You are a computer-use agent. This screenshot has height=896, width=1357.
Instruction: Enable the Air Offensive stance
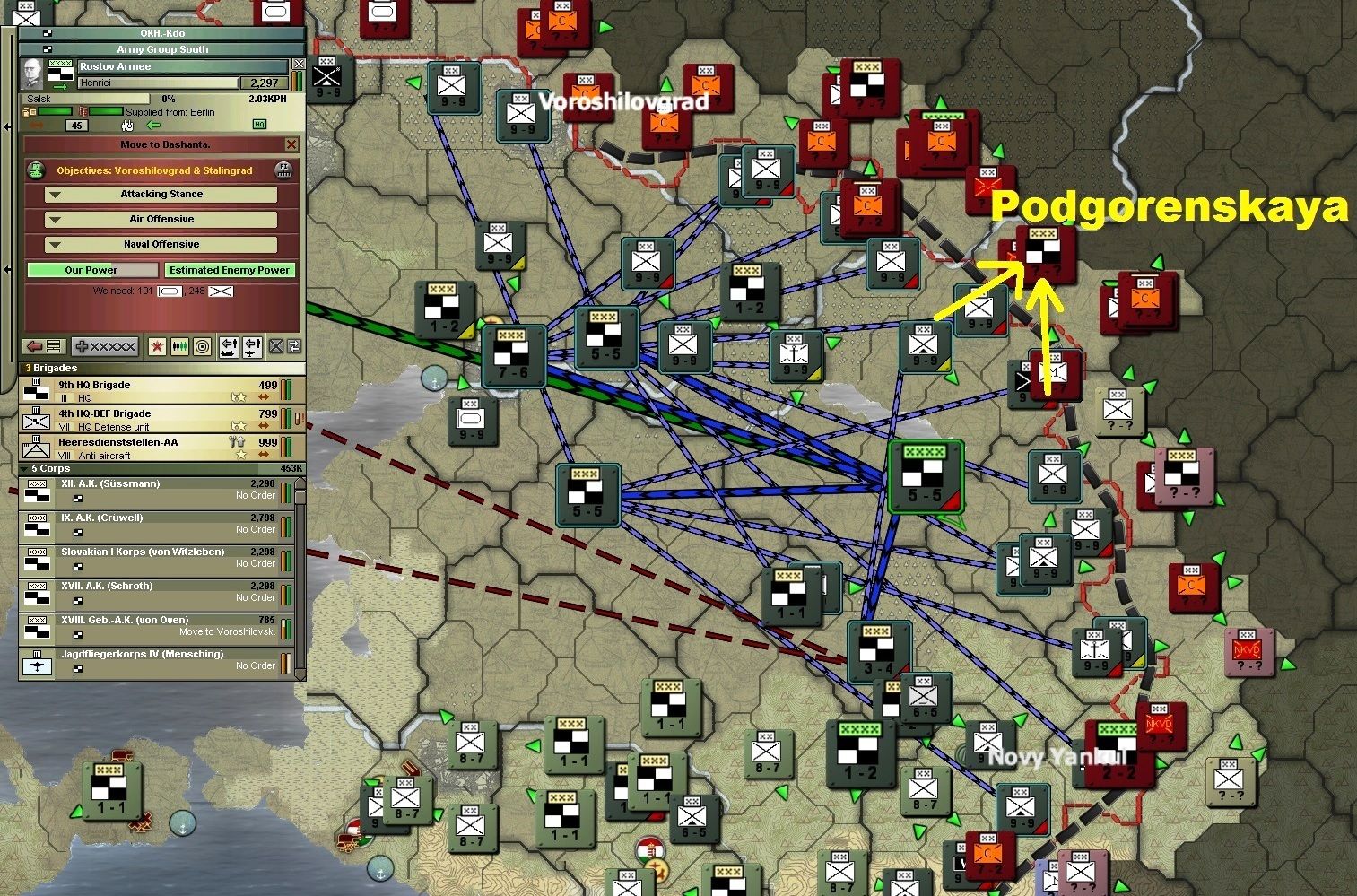point(160,219)
